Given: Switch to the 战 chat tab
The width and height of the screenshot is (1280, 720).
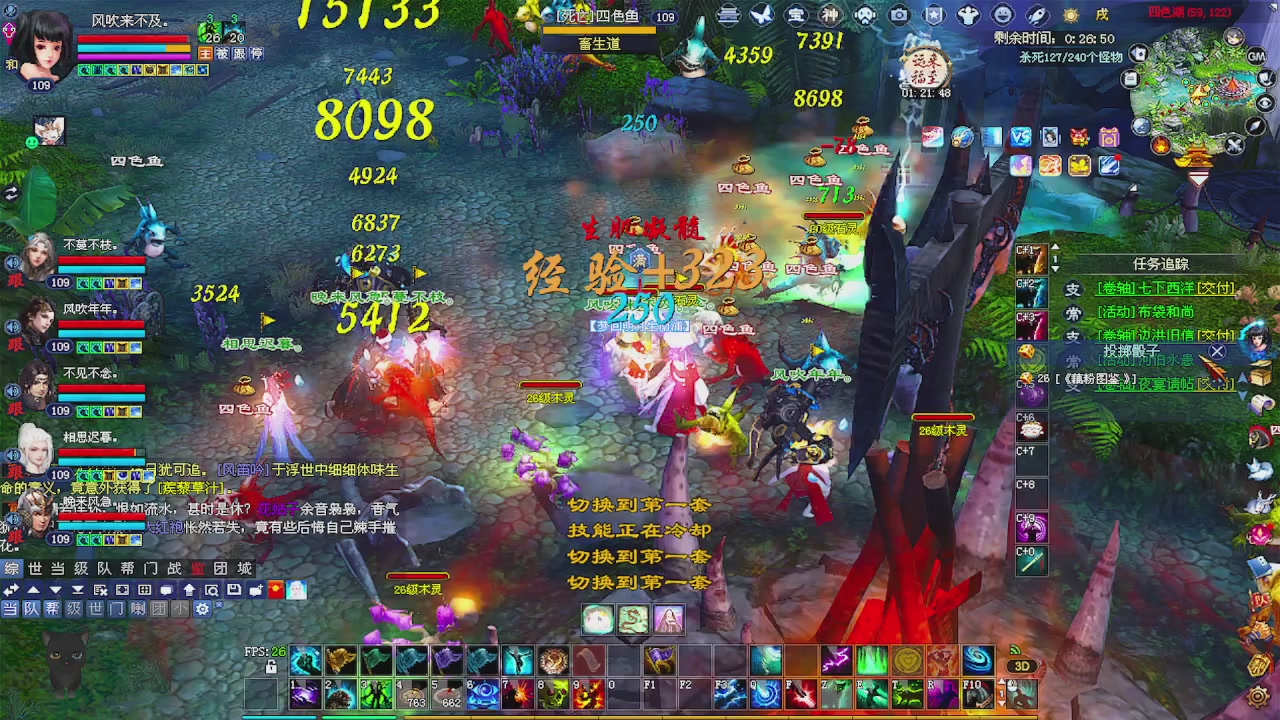Looking at the screenshot, I should [x=175, y=569].
